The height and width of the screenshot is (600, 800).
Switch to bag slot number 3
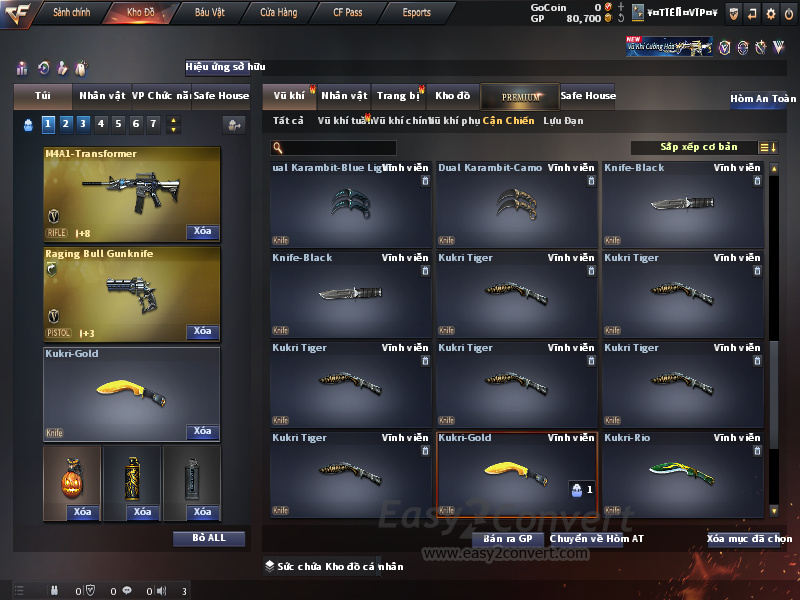[83, 124]
